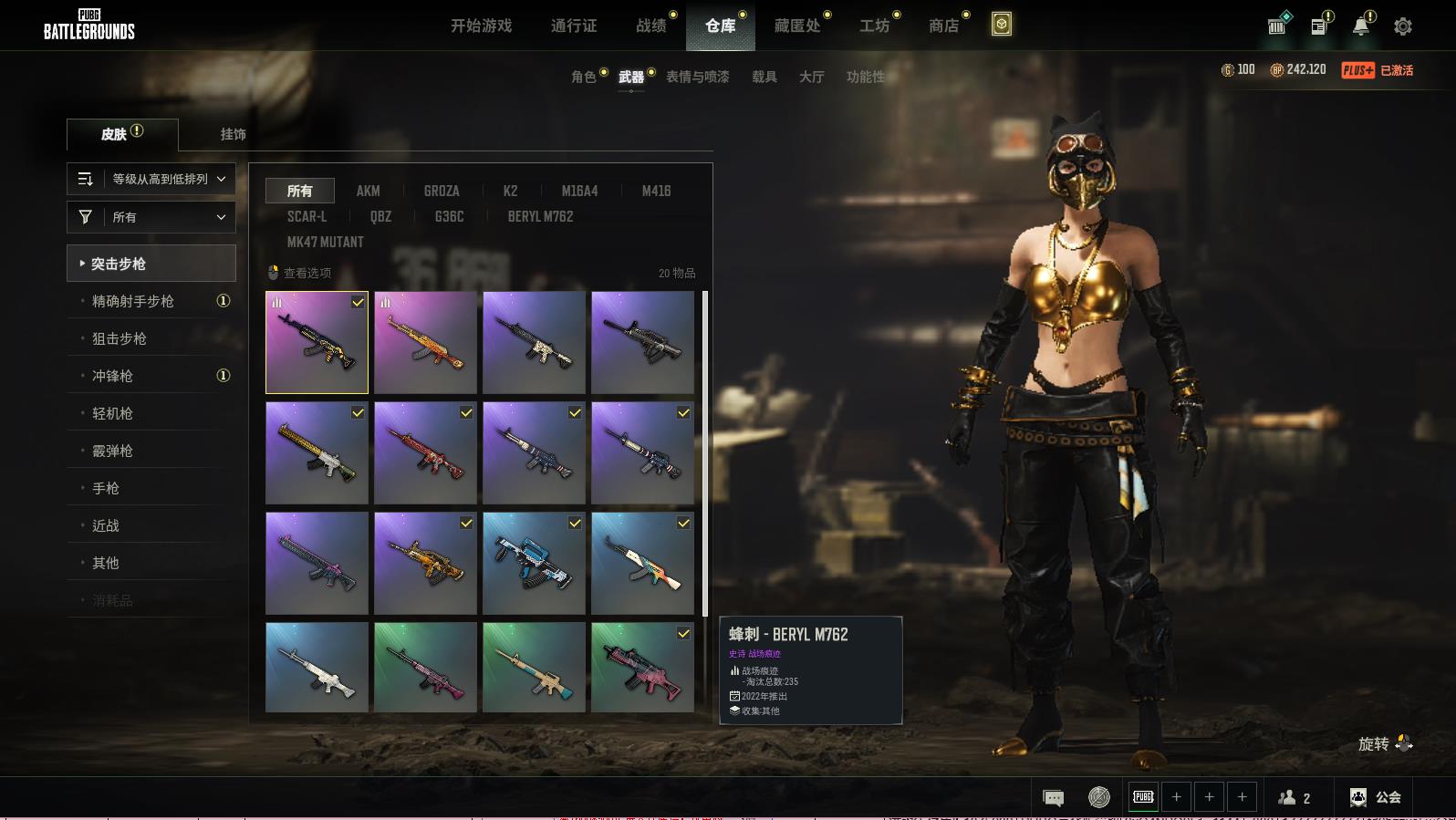Switch to the 角色 character sub-tab
Image resolution: width=1456 pixels, height=820 pixels.
[x=583, y=77]
